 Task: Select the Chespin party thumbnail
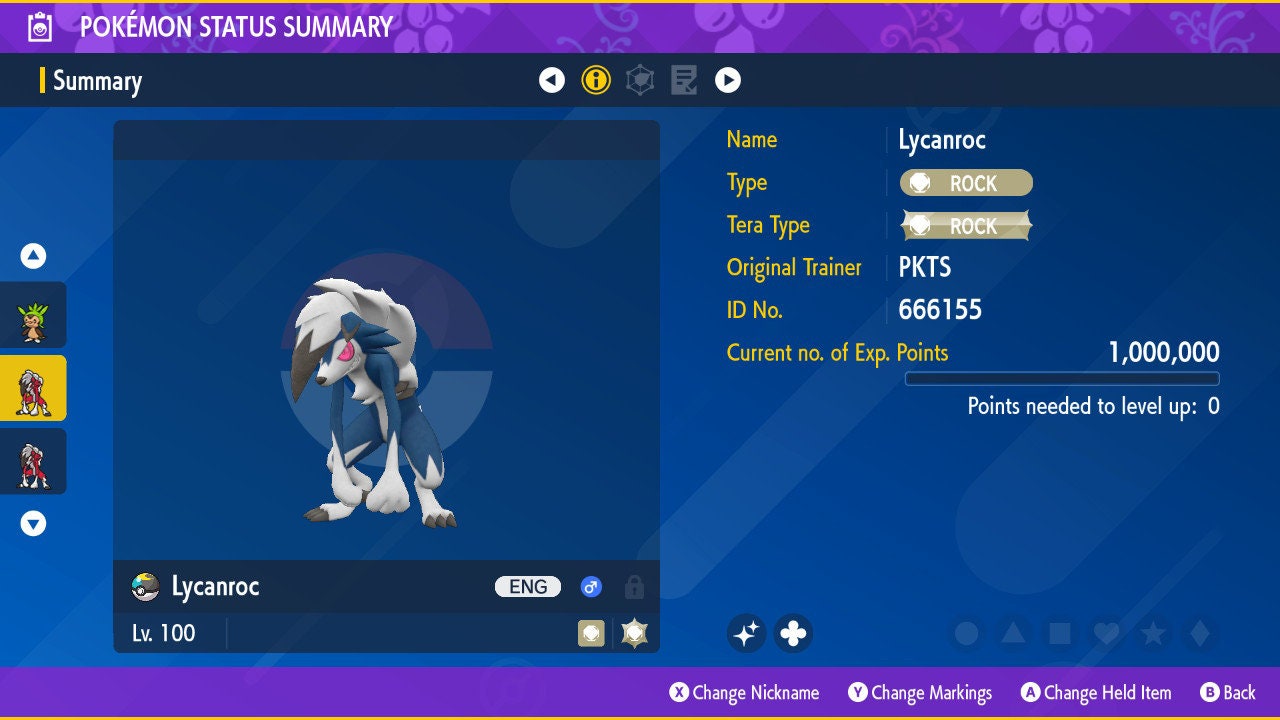[34, 315]
